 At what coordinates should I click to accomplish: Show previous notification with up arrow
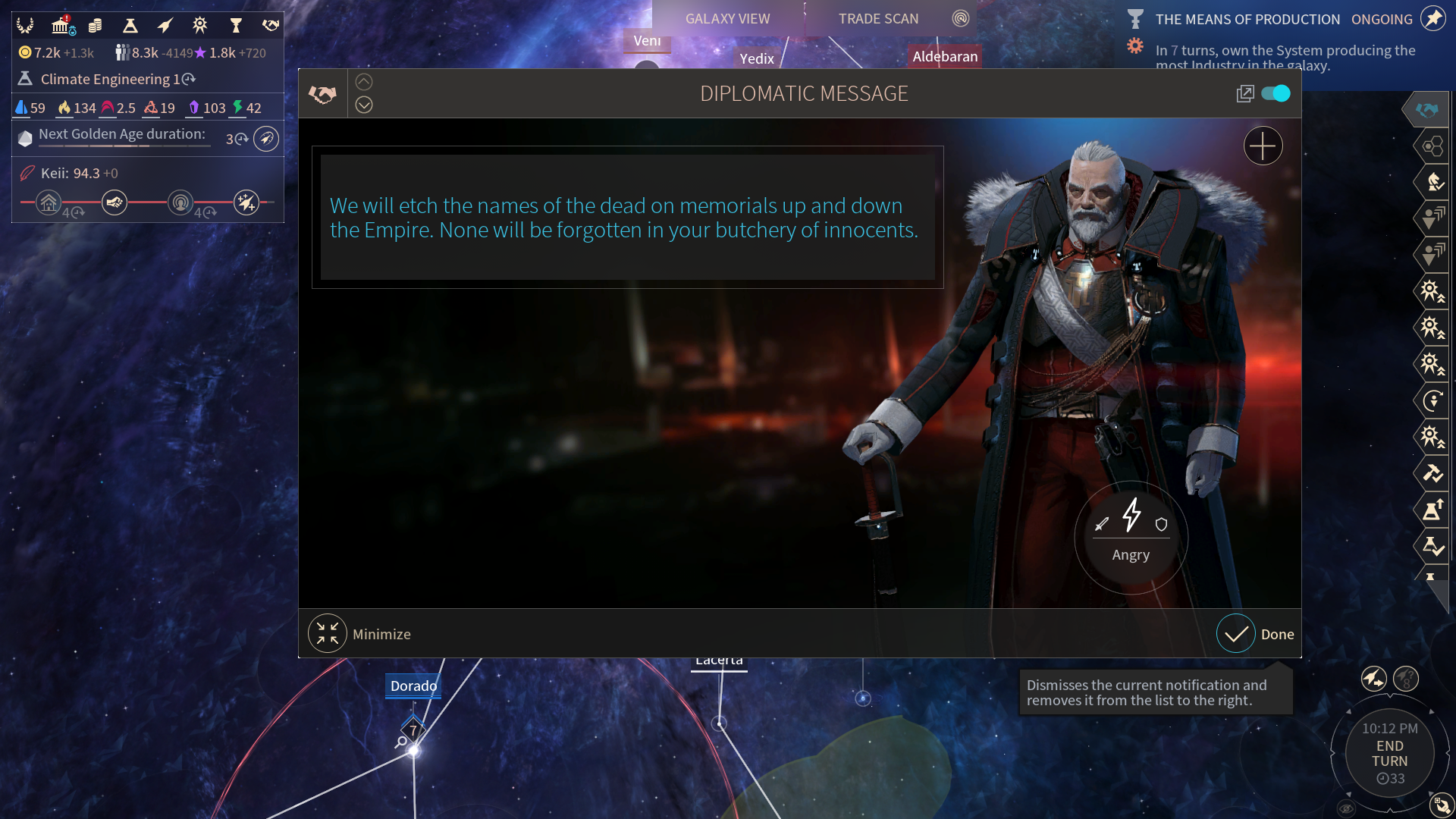point(364,82)
